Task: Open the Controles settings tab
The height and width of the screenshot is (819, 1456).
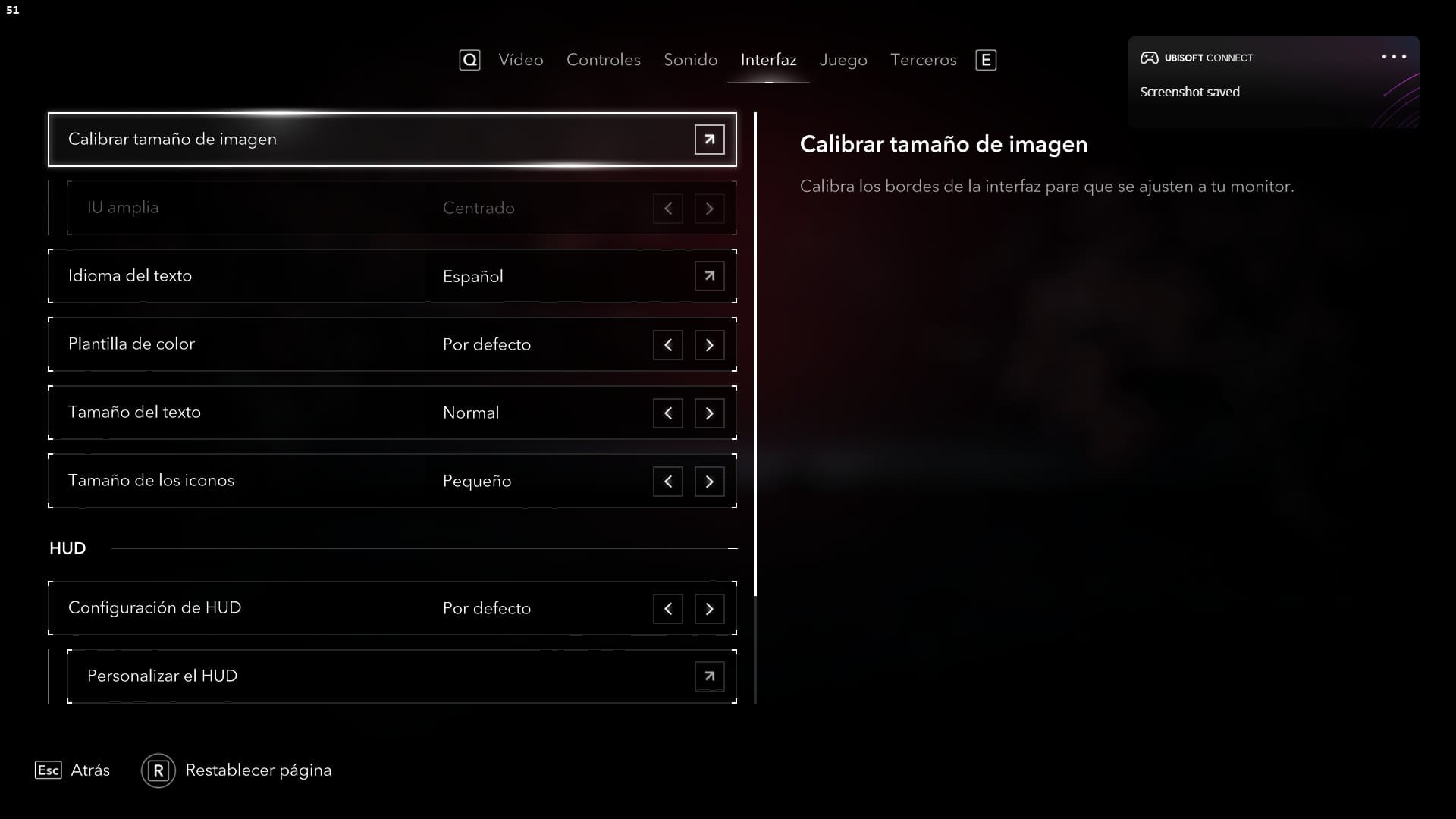Action: coord(603,60)
